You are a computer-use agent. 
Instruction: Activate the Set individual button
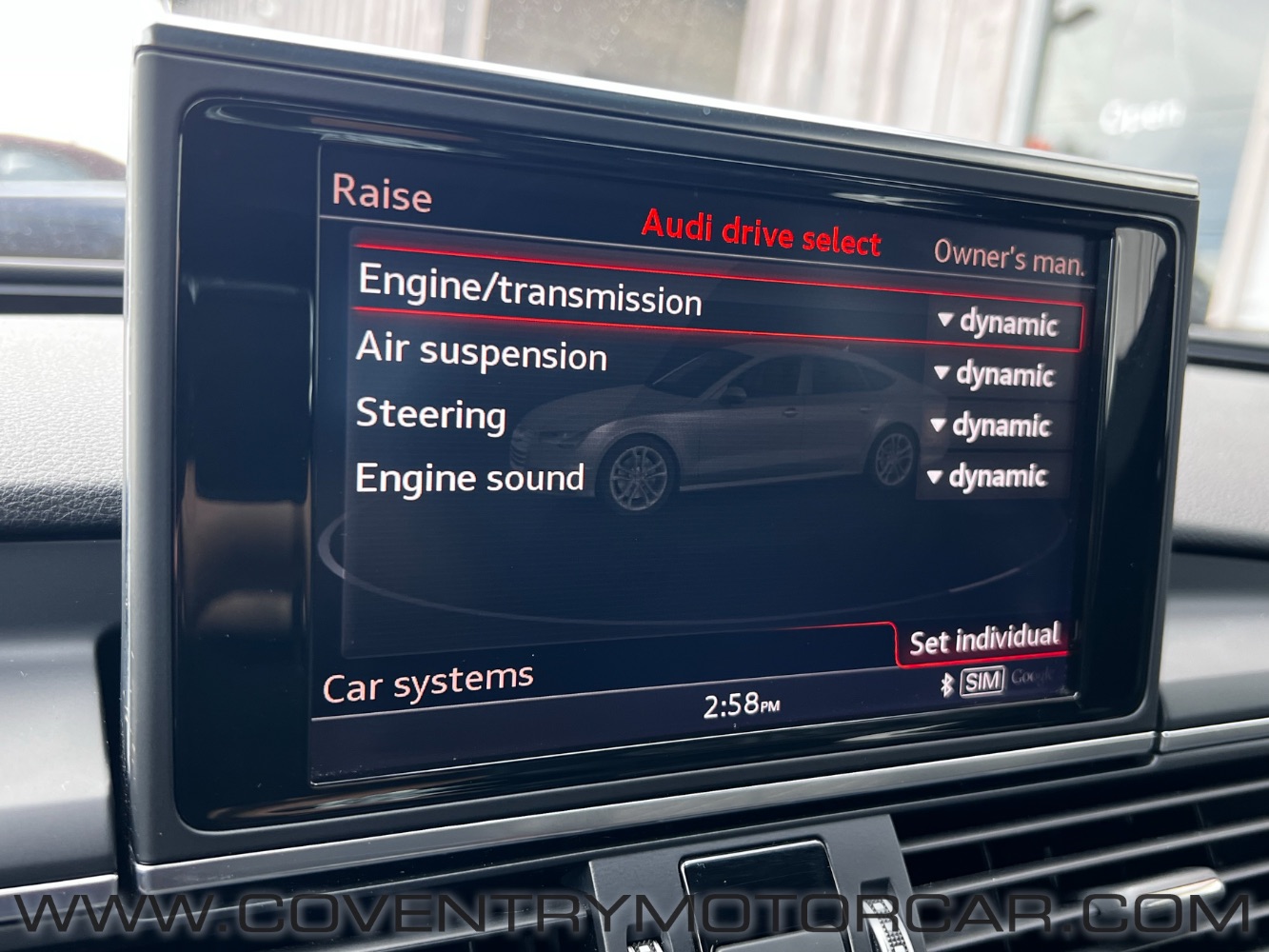click(983, 640)
